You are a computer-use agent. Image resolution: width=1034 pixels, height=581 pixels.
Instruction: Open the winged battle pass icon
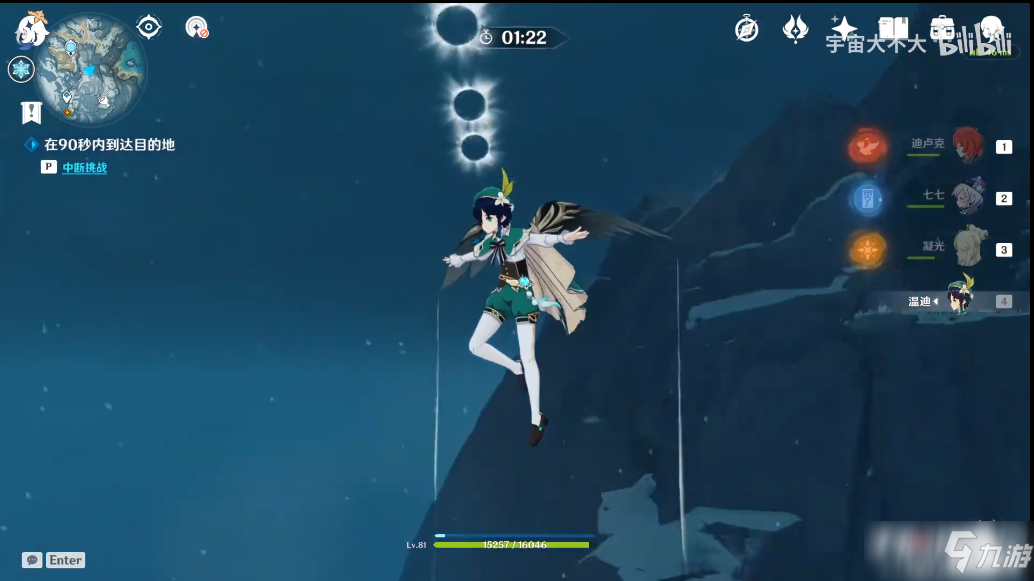(x=795, y=29)
